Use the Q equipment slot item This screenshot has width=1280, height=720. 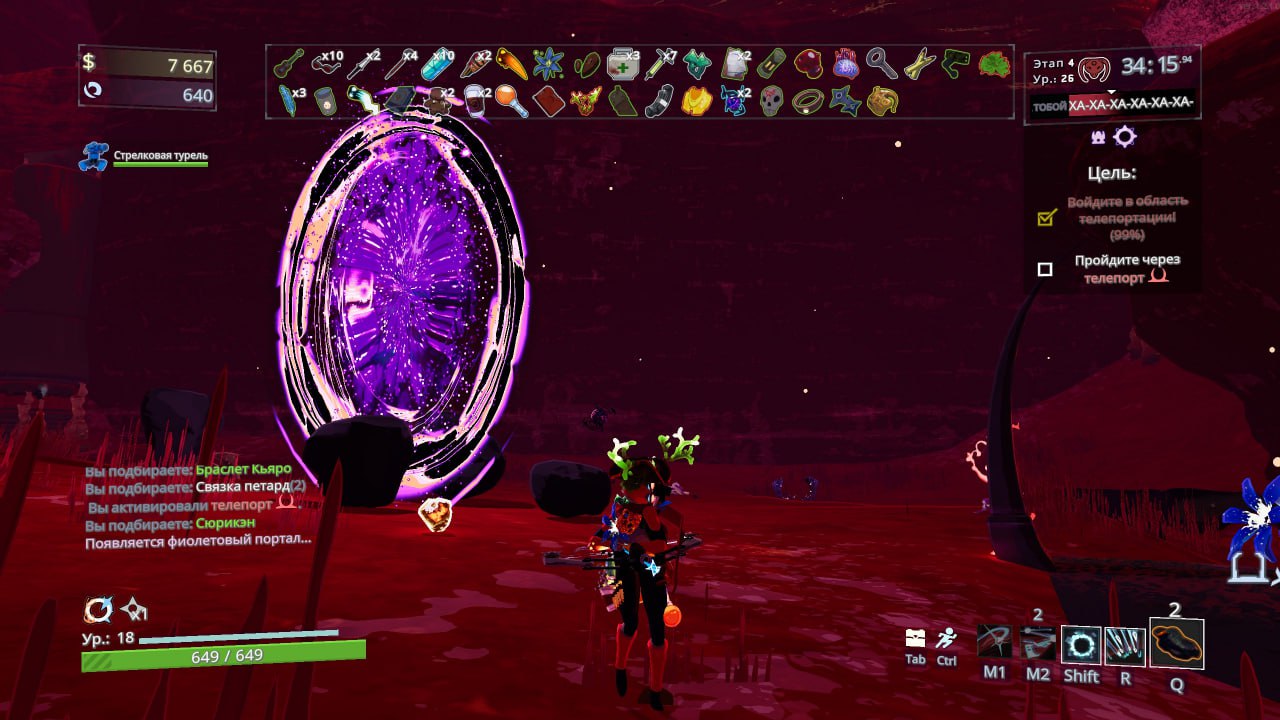point(1176,644)
